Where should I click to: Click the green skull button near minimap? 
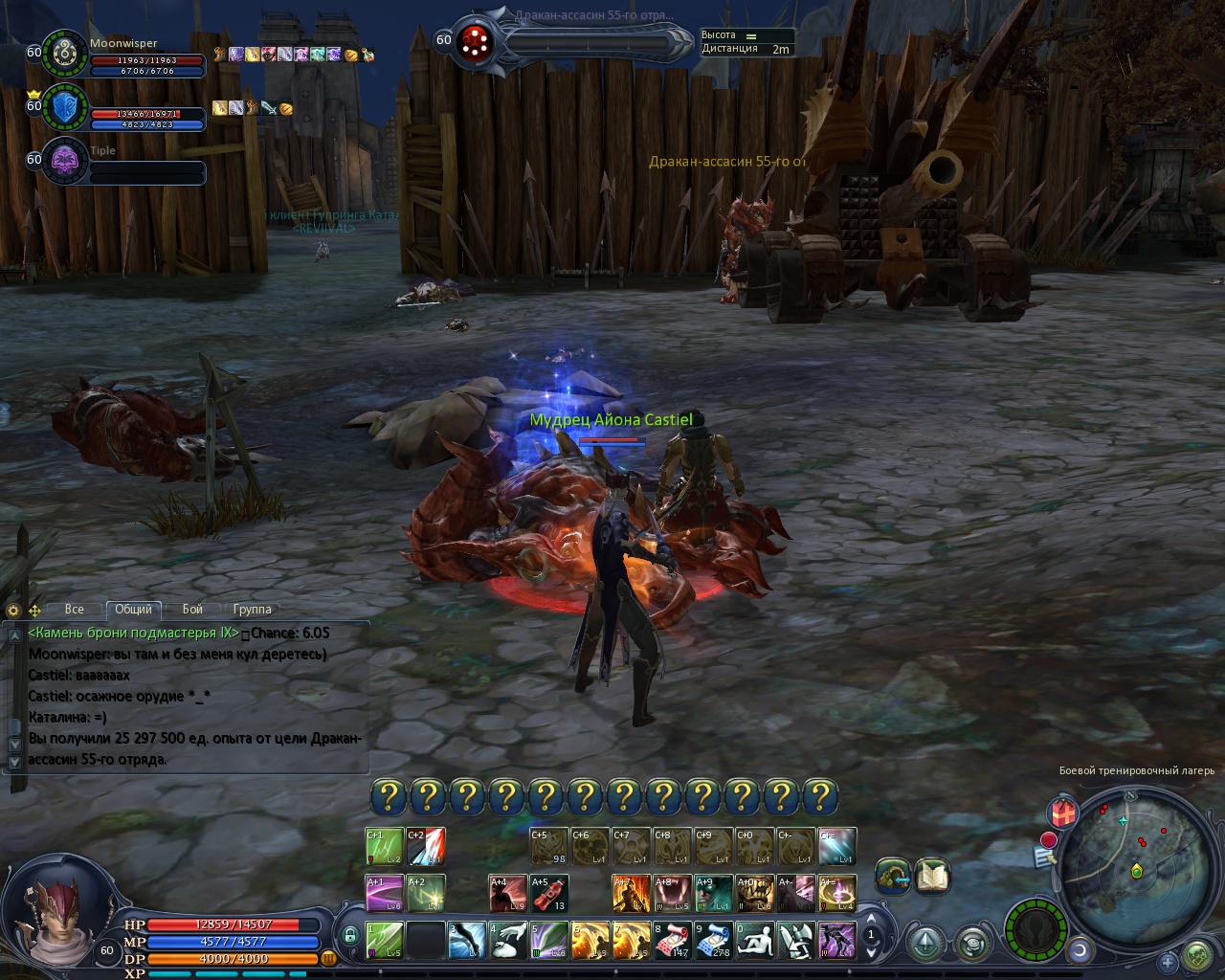1197,954
